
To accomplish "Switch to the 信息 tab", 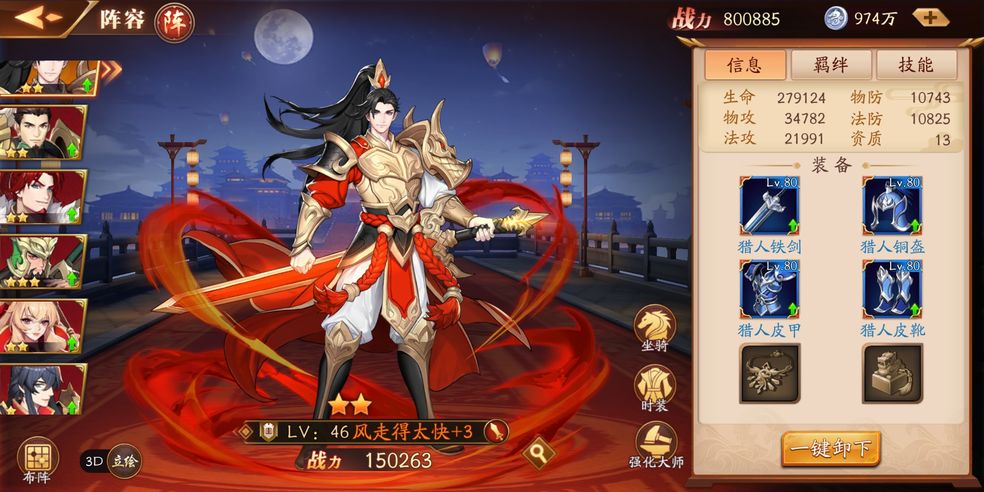I will (x=744, y=65).
